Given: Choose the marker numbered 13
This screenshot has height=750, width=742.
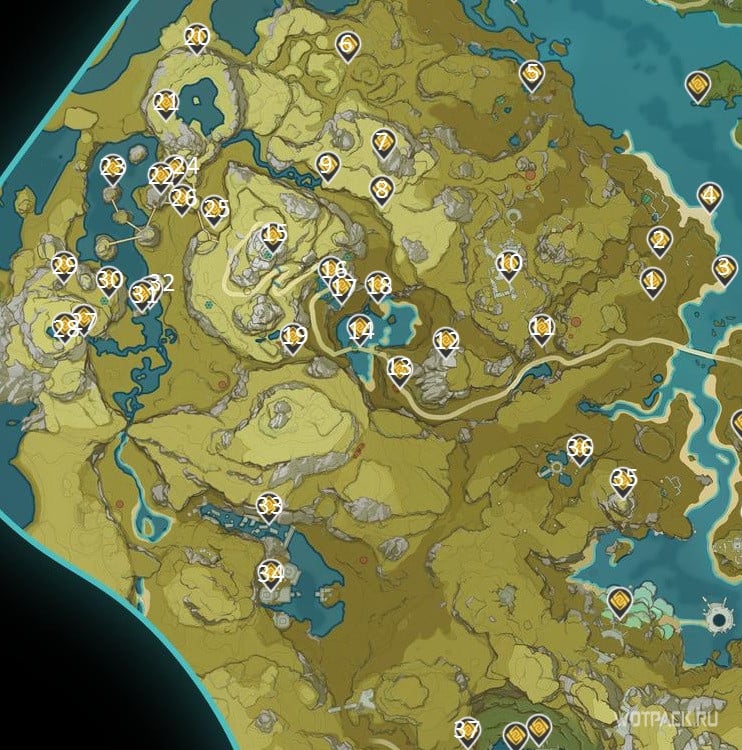Looking at the screenshot, I should (399, 370).
